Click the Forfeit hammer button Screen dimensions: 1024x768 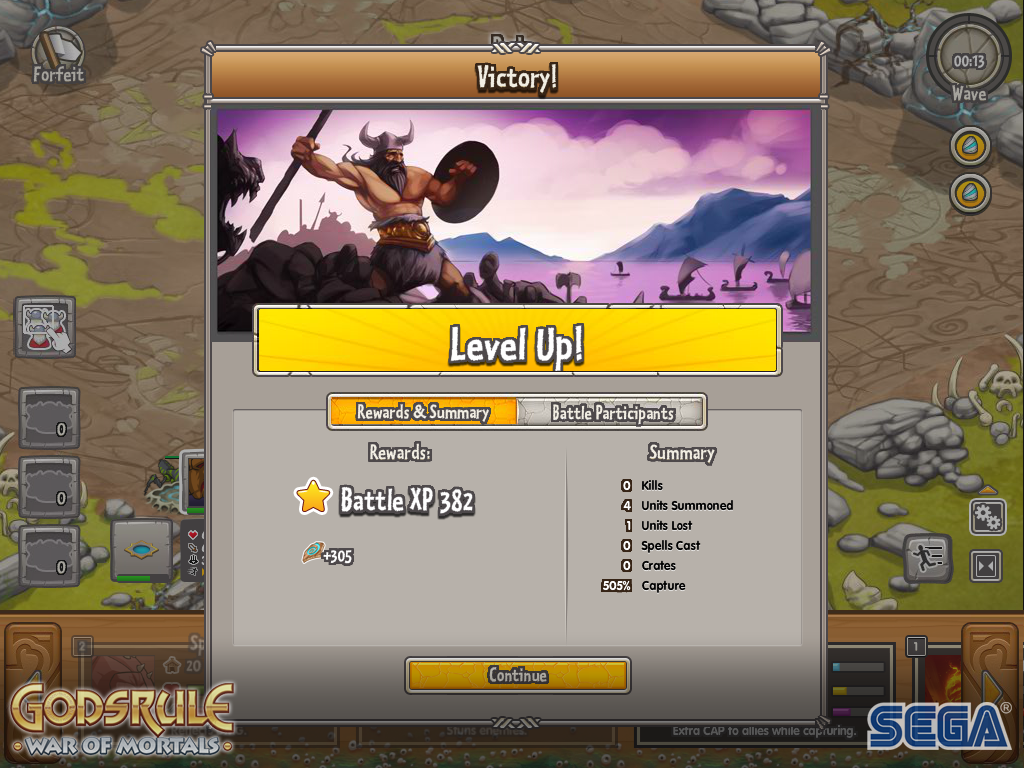click(57, 54)
